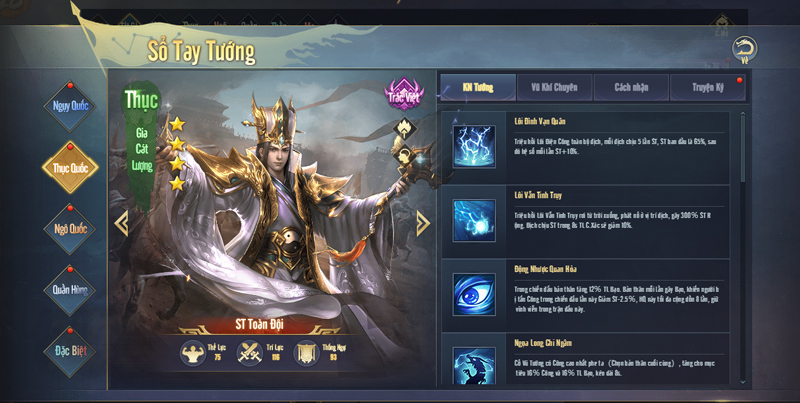Screen dimensions: 800x403
Task: Open the KN Tướng tab
Action: tap(478, 87)
